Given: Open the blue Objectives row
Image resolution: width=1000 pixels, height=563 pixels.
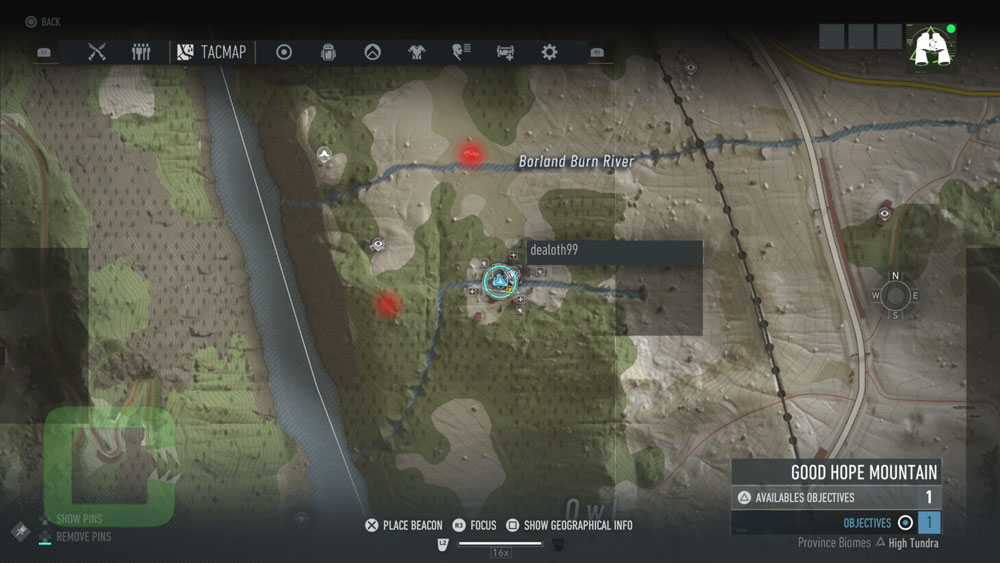Looking at the screenshot, I should [836, 523].
